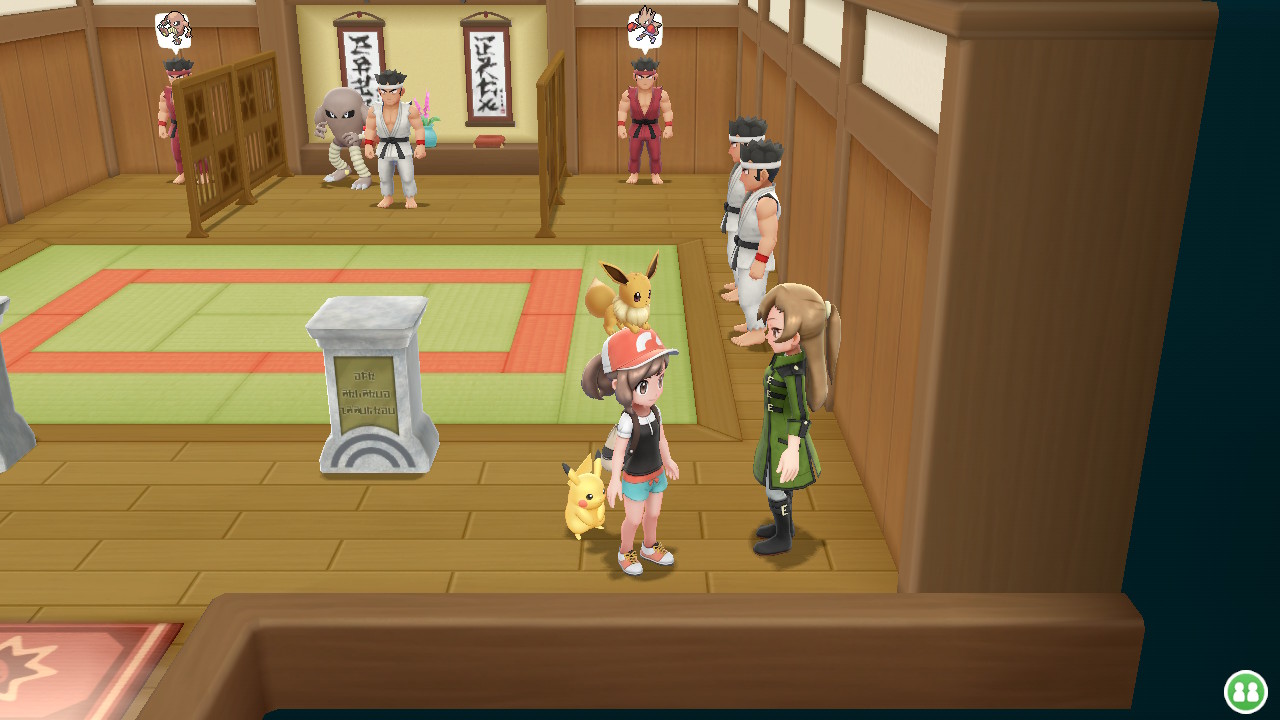
Task: Click the green two-player support icon
Action: pyautogui.click(x=1245, y=691)
